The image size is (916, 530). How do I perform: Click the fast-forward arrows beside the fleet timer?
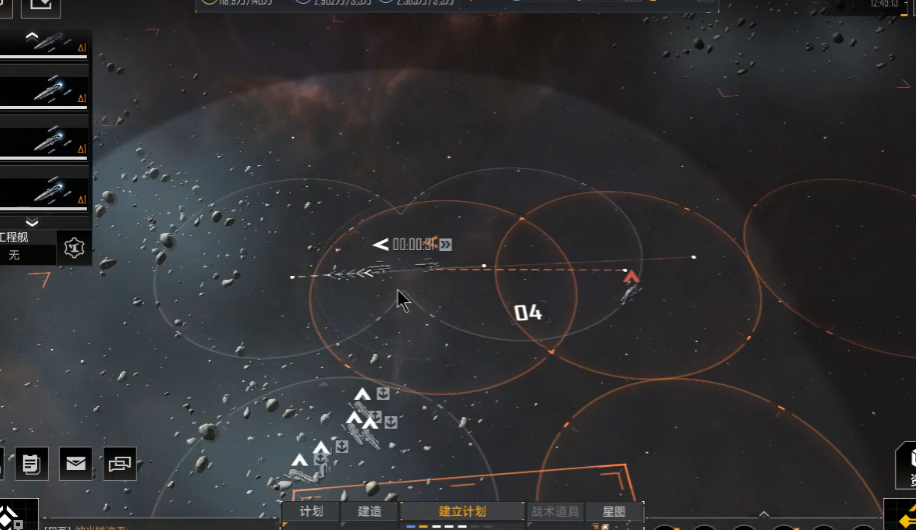point(445,244)
